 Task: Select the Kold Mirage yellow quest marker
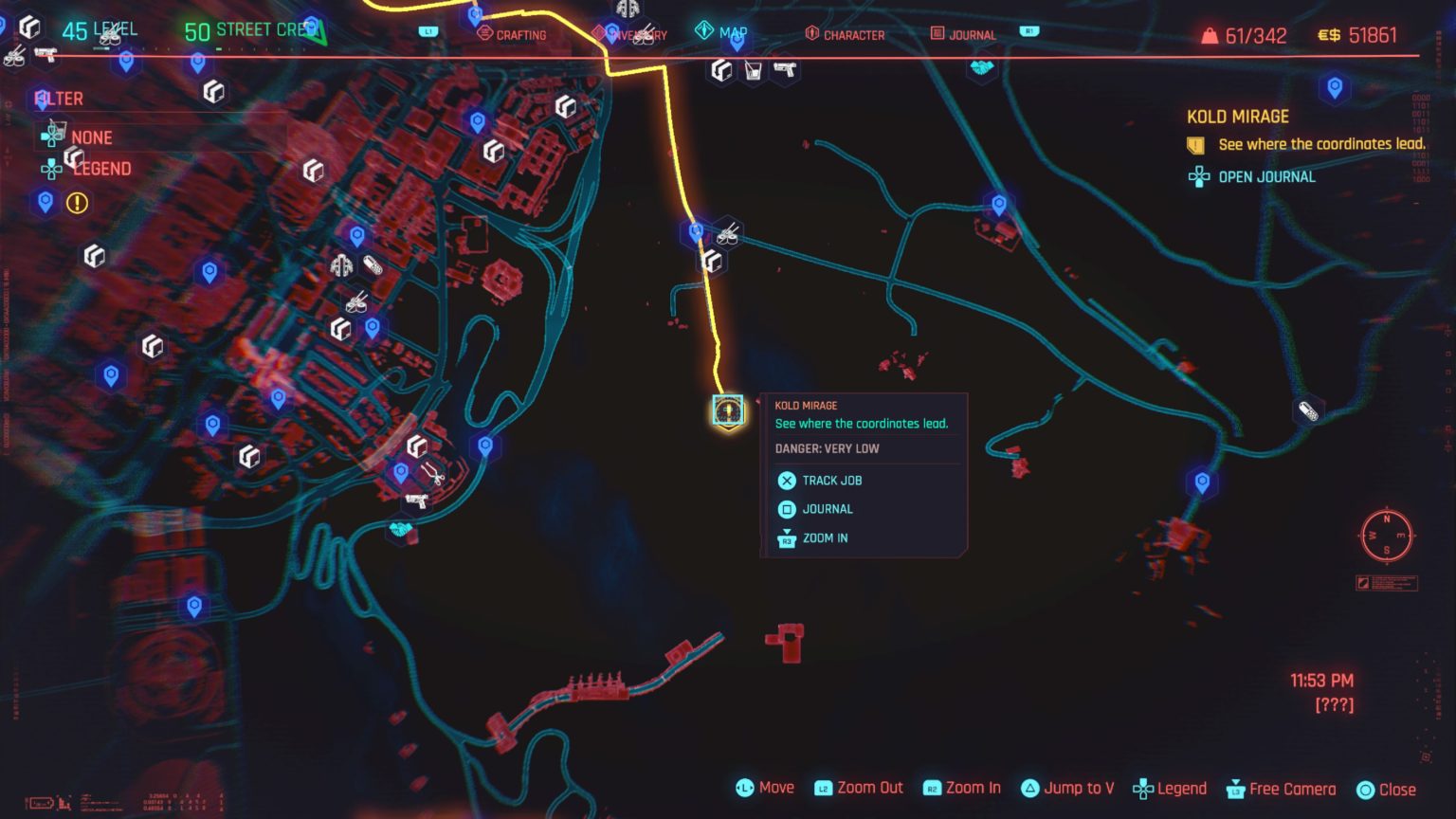click(x=726, y=410)
